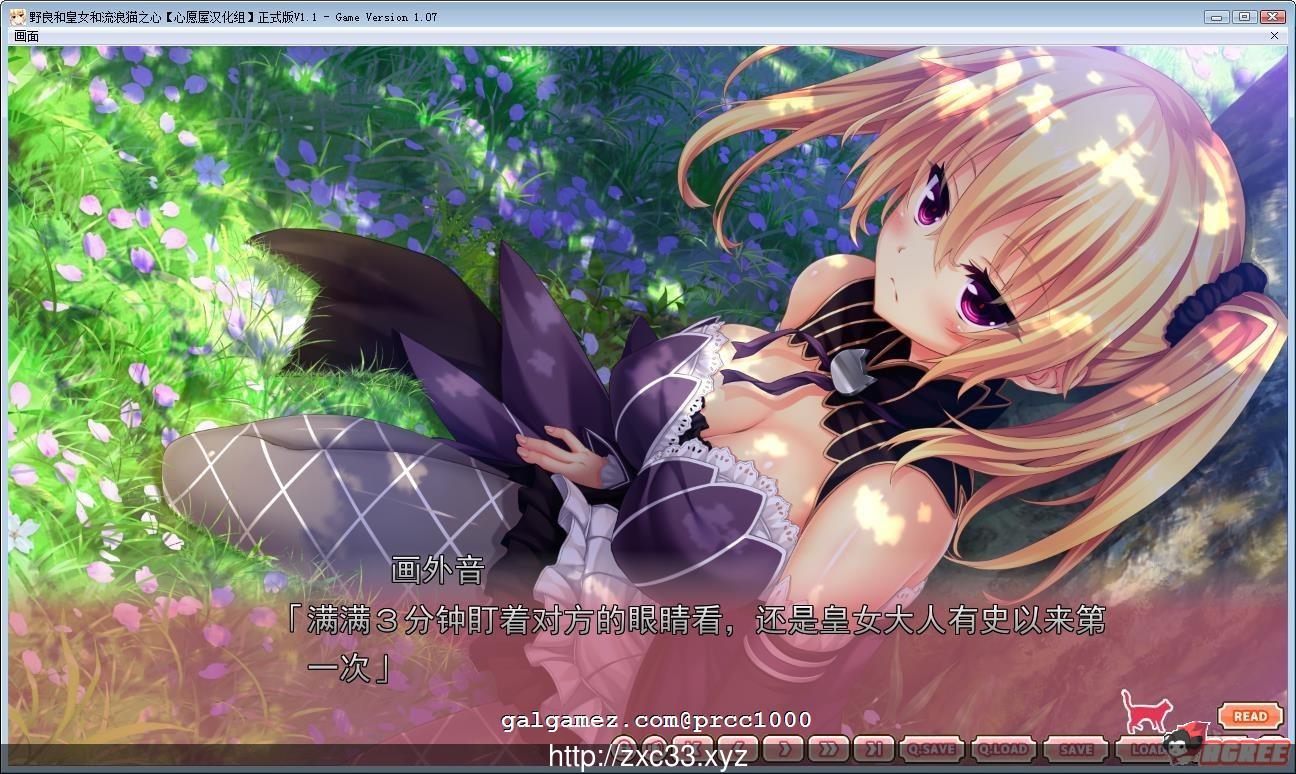
Task: Open the LOAD screen
Action: click(x=1148, y=747)
